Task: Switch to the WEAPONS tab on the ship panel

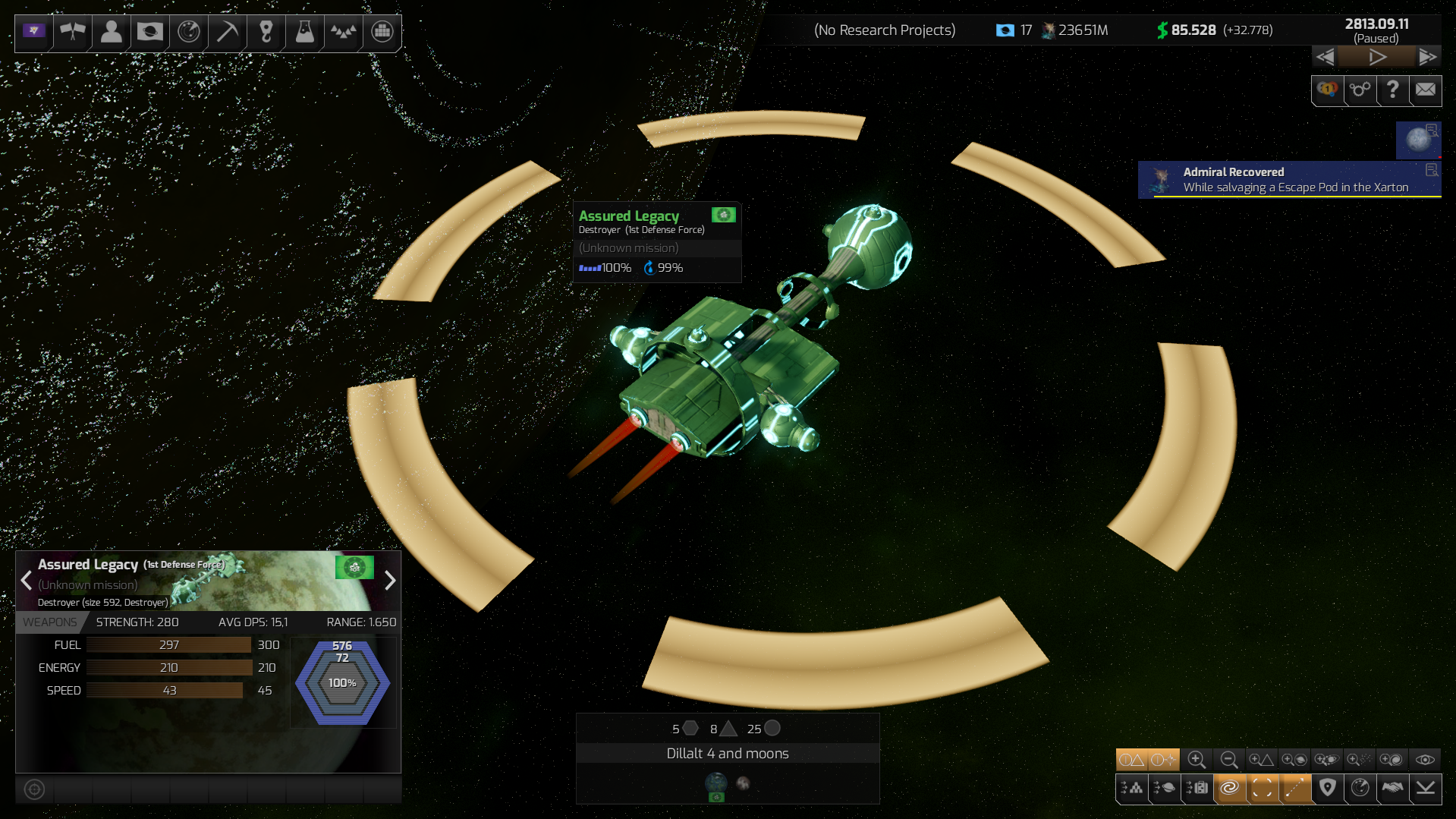Action: 50,622
